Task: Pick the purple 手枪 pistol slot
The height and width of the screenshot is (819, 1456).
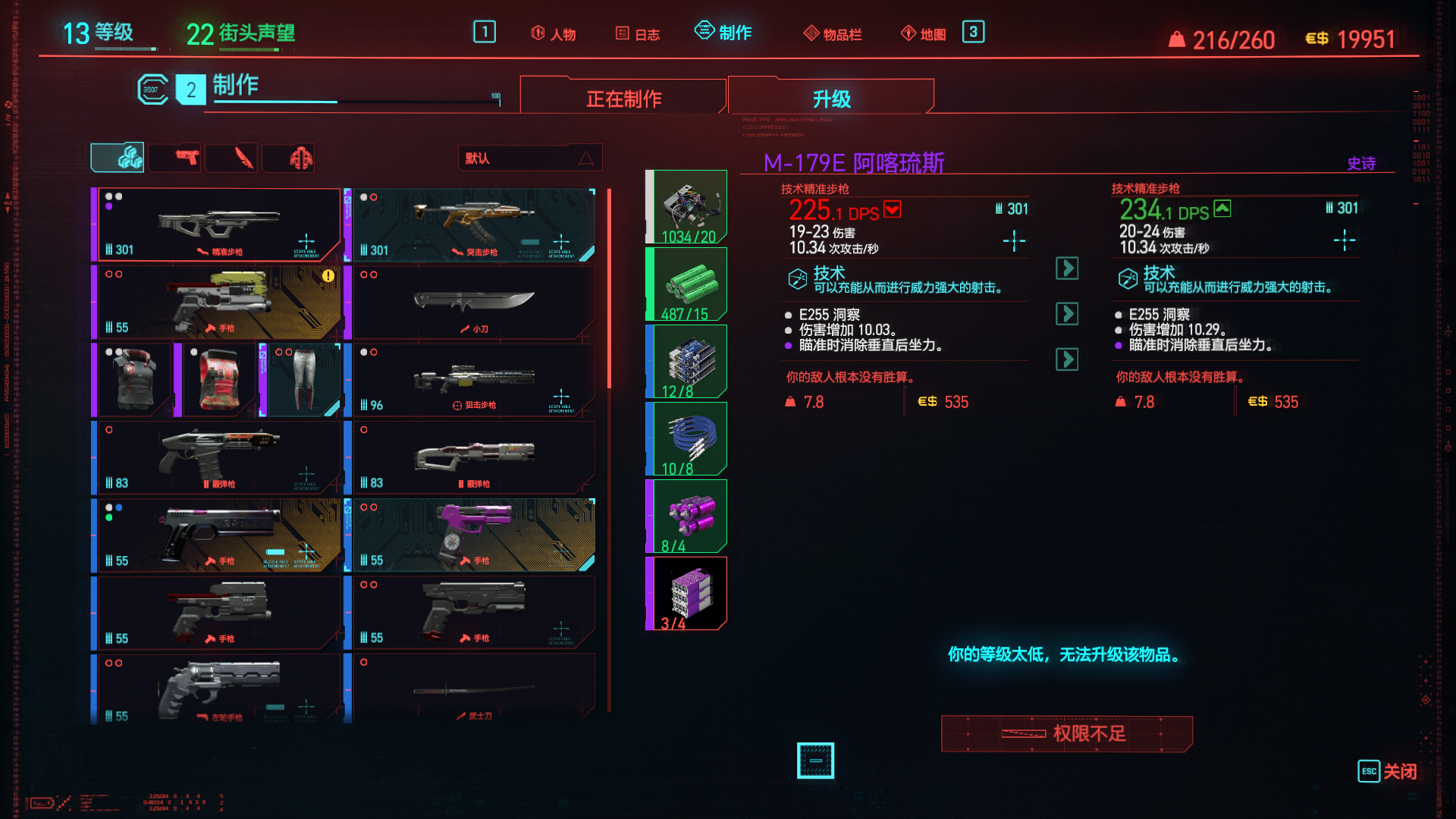Action: point(473,535)
